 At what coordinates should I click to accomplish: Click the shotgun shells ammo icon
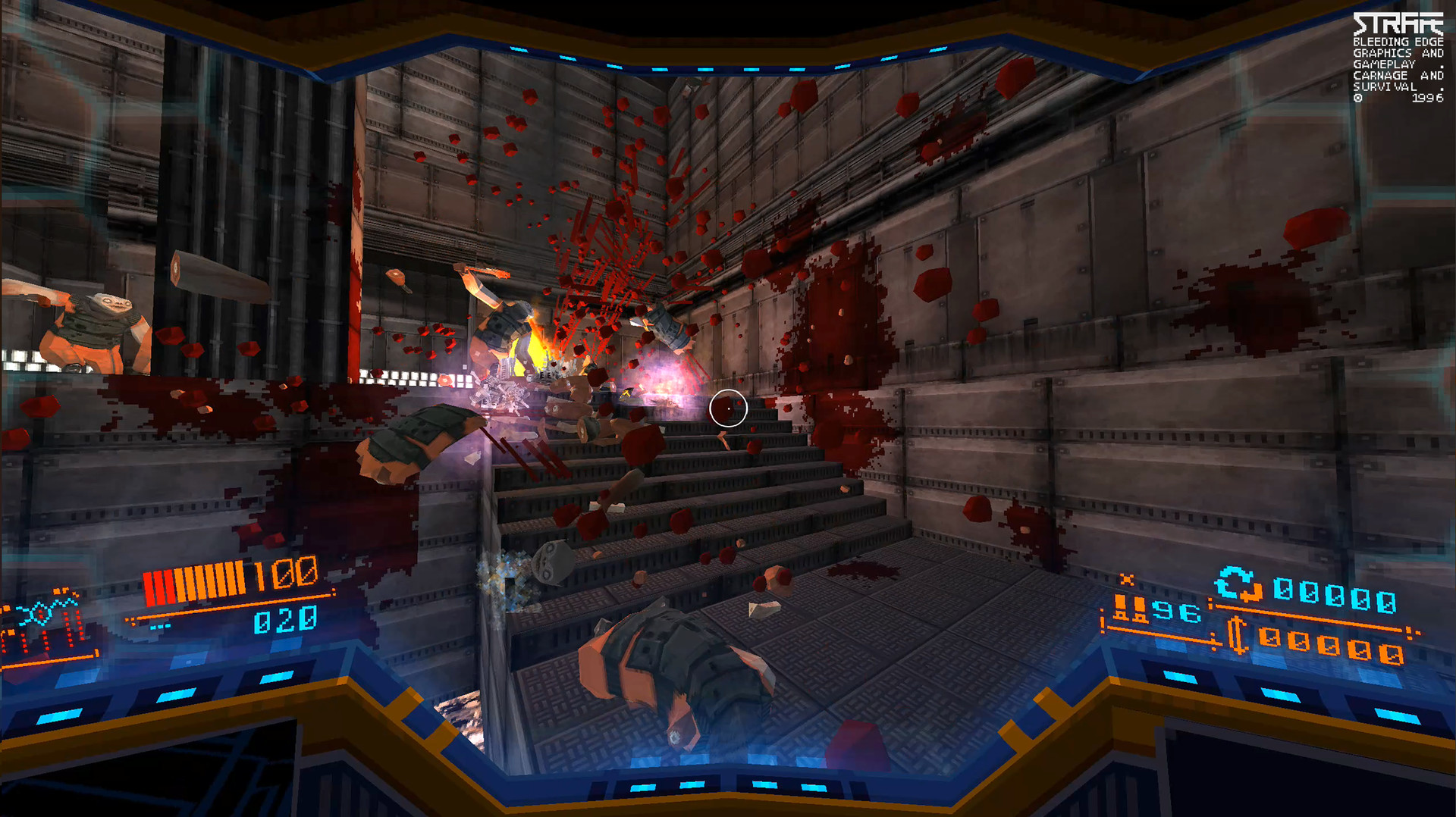click(1130, 608)
